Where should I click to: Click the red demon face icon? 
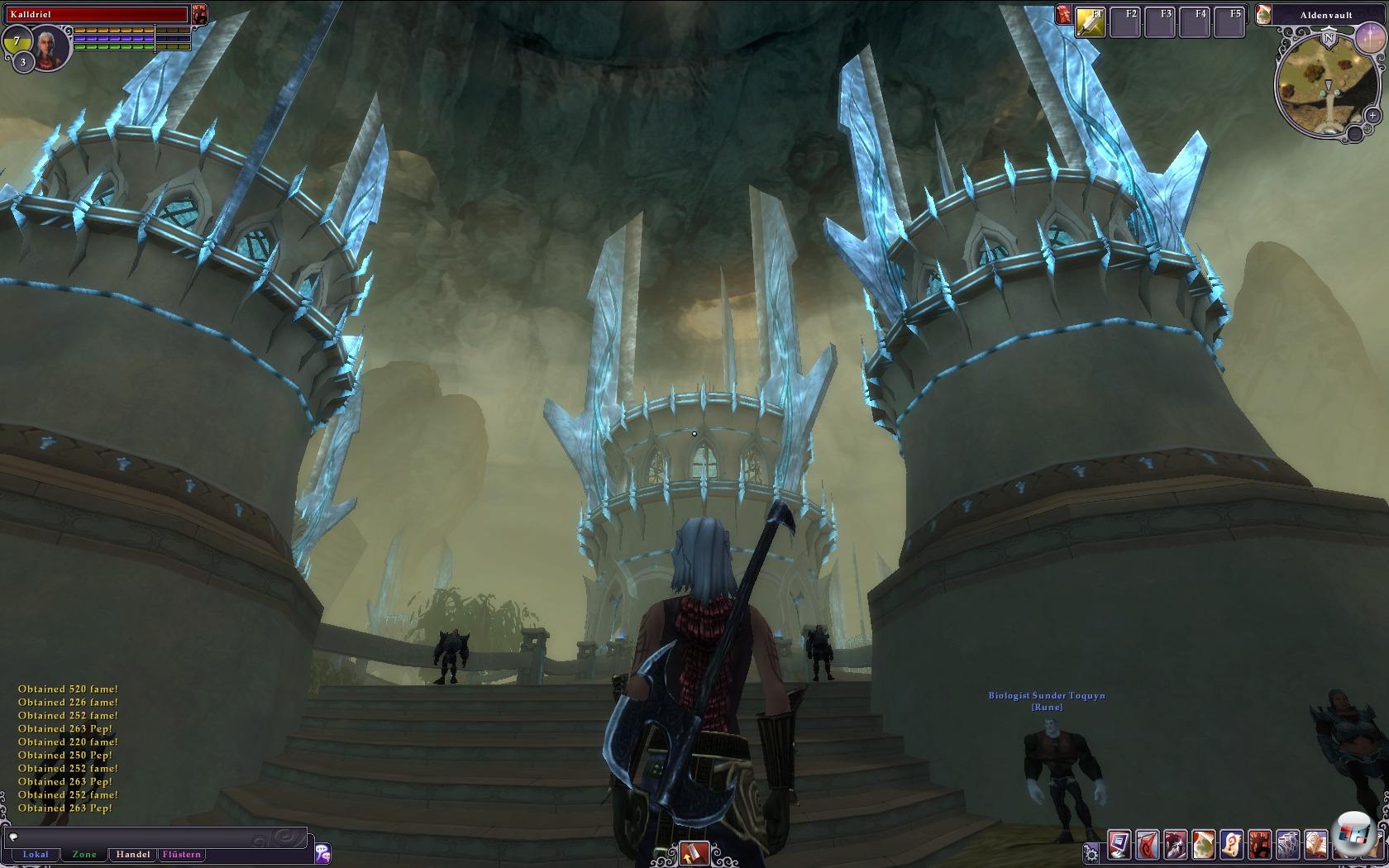(199, 14)
